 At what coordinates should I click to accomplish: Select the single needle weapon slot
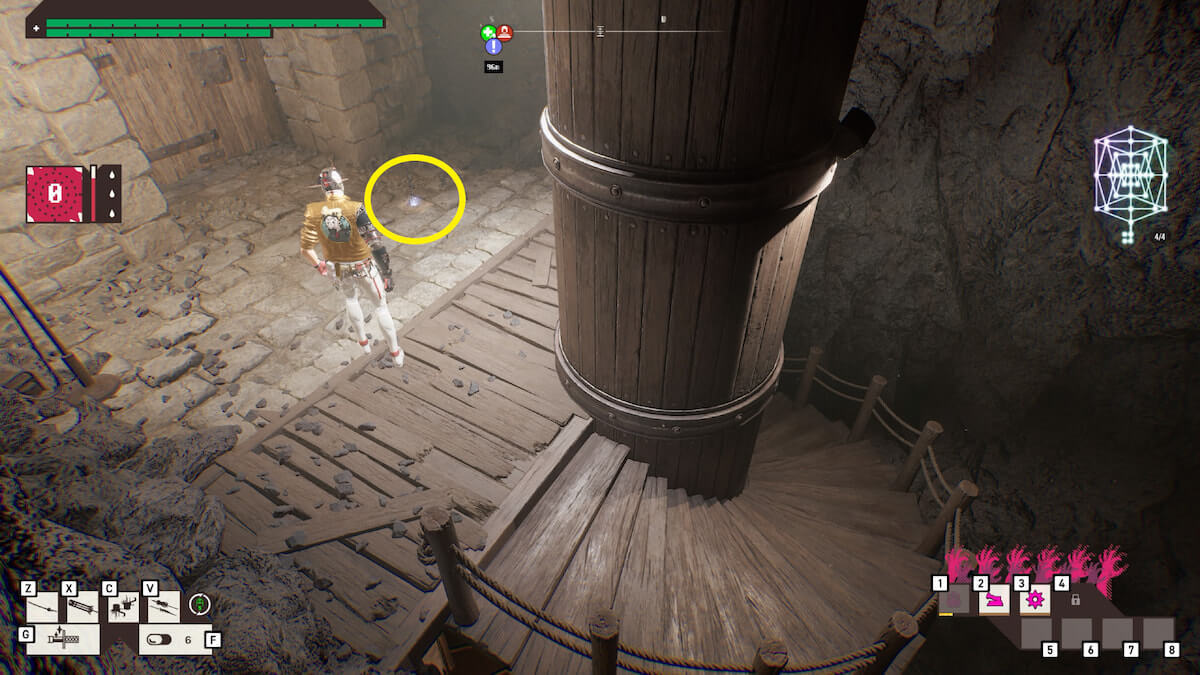42,607
